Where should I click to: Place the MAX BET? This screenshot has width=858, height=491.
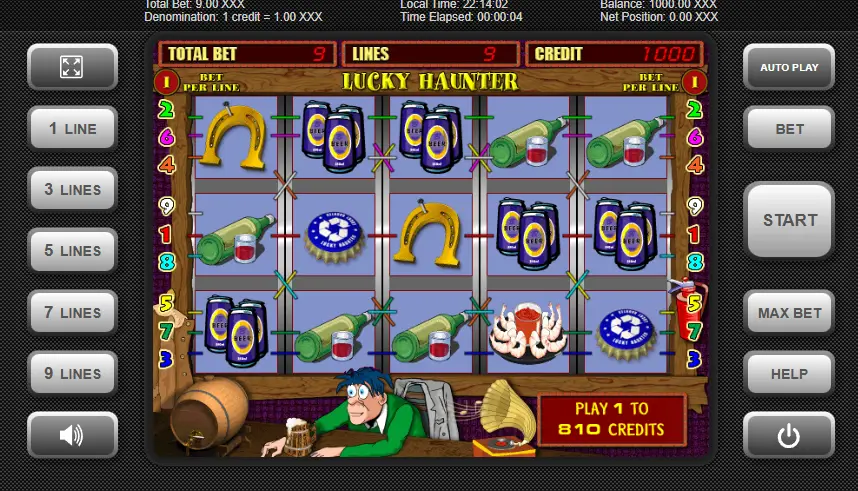788,313
